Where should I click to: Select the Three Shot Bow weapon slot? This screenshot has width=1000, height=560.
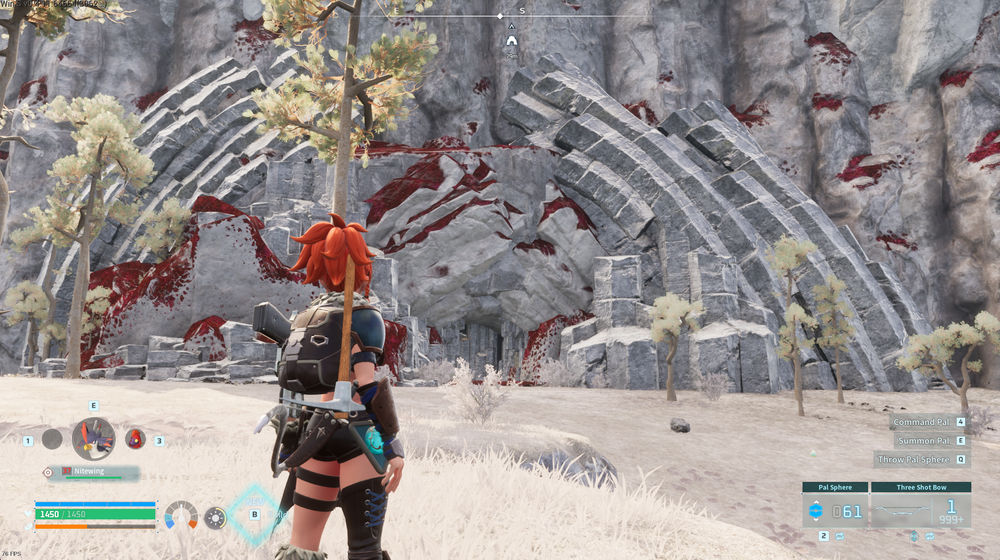[920, 511]
